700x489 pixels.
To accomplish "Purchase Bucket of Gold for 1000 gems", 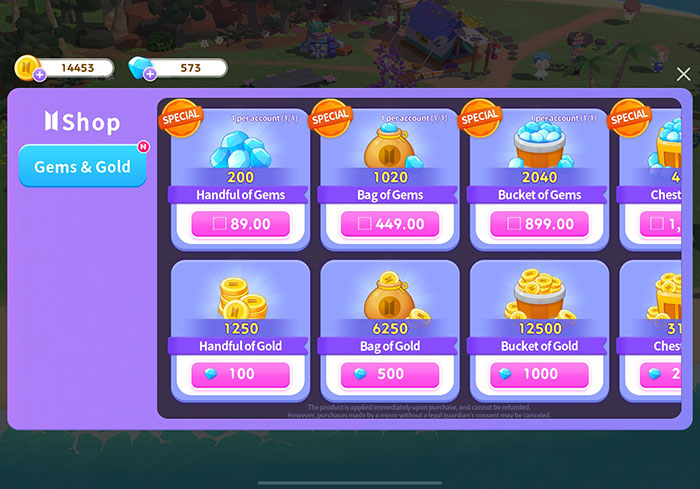I will click(539, 375).
